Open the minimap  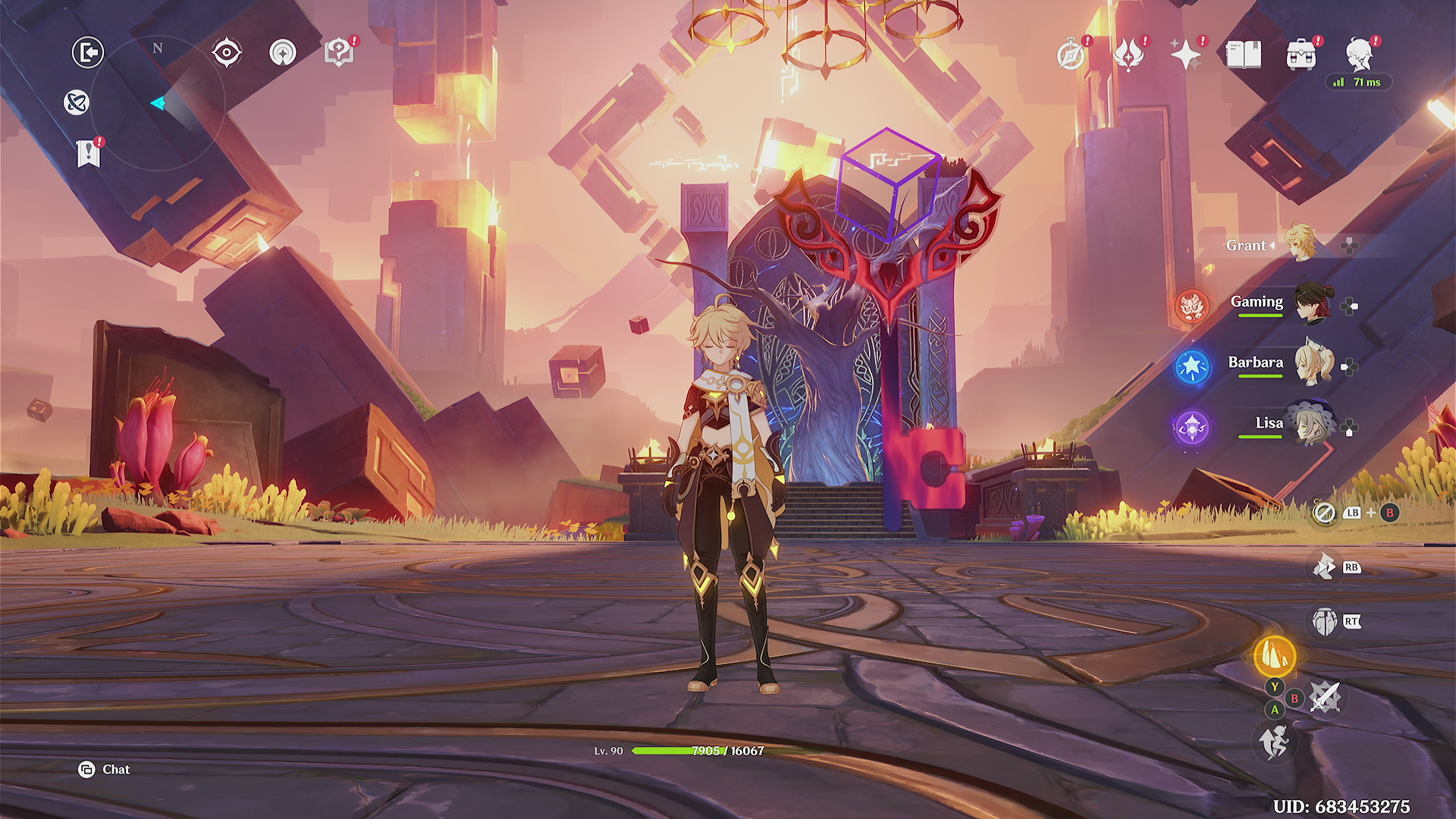click(x=158, y=103)
